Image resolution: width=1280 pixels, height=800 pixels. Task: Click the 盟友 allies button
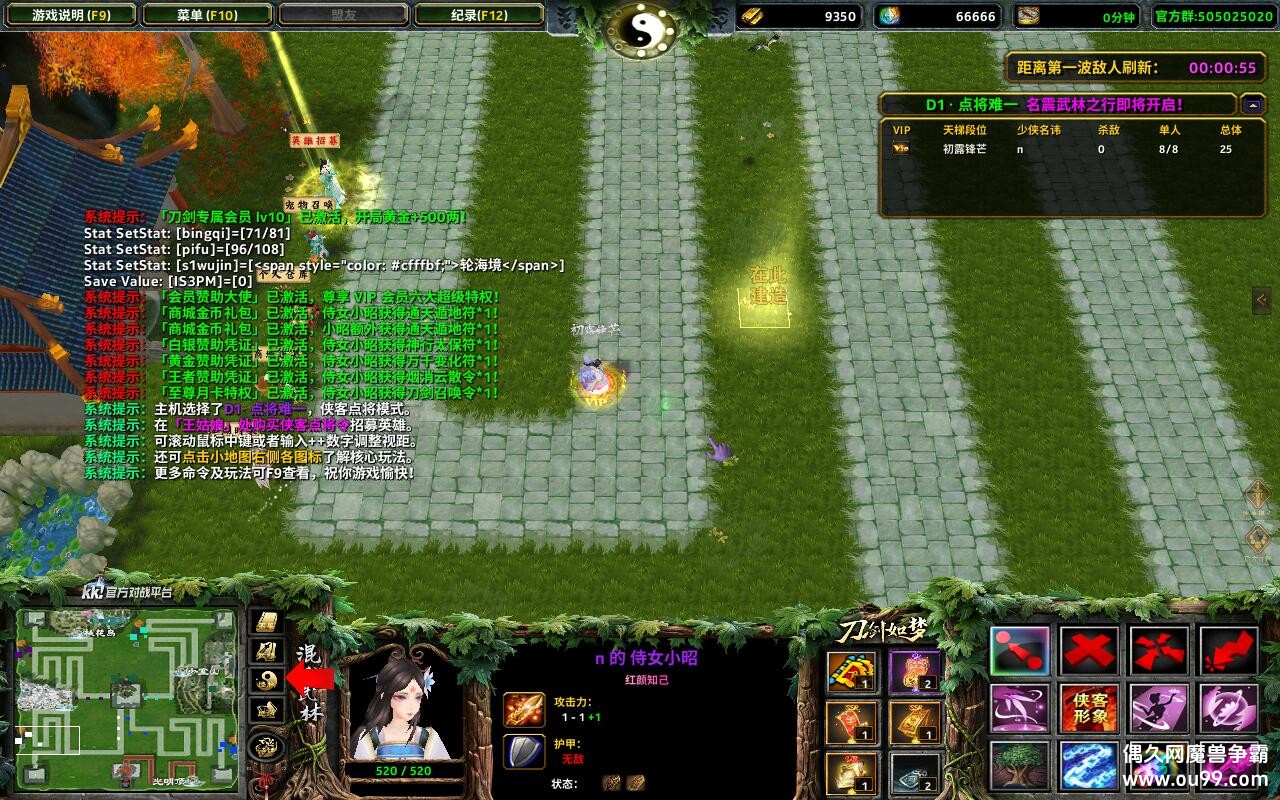pyautogui.click(x=343, y=15)
